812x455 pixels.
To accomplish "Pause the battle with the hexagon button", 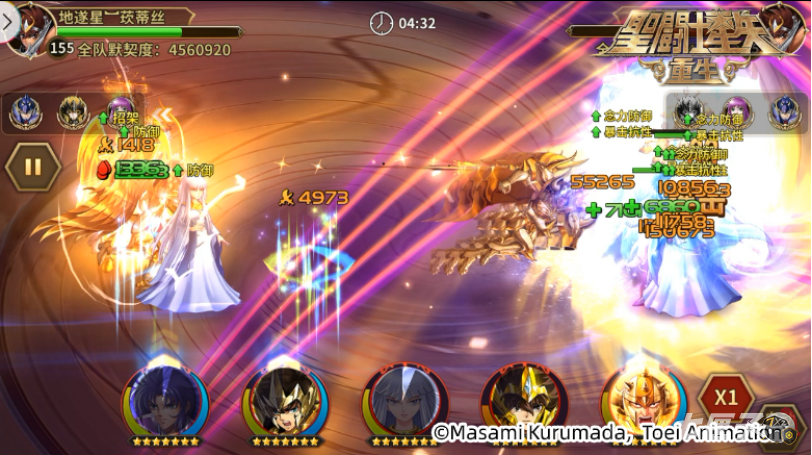I will [x=33, y=166].
